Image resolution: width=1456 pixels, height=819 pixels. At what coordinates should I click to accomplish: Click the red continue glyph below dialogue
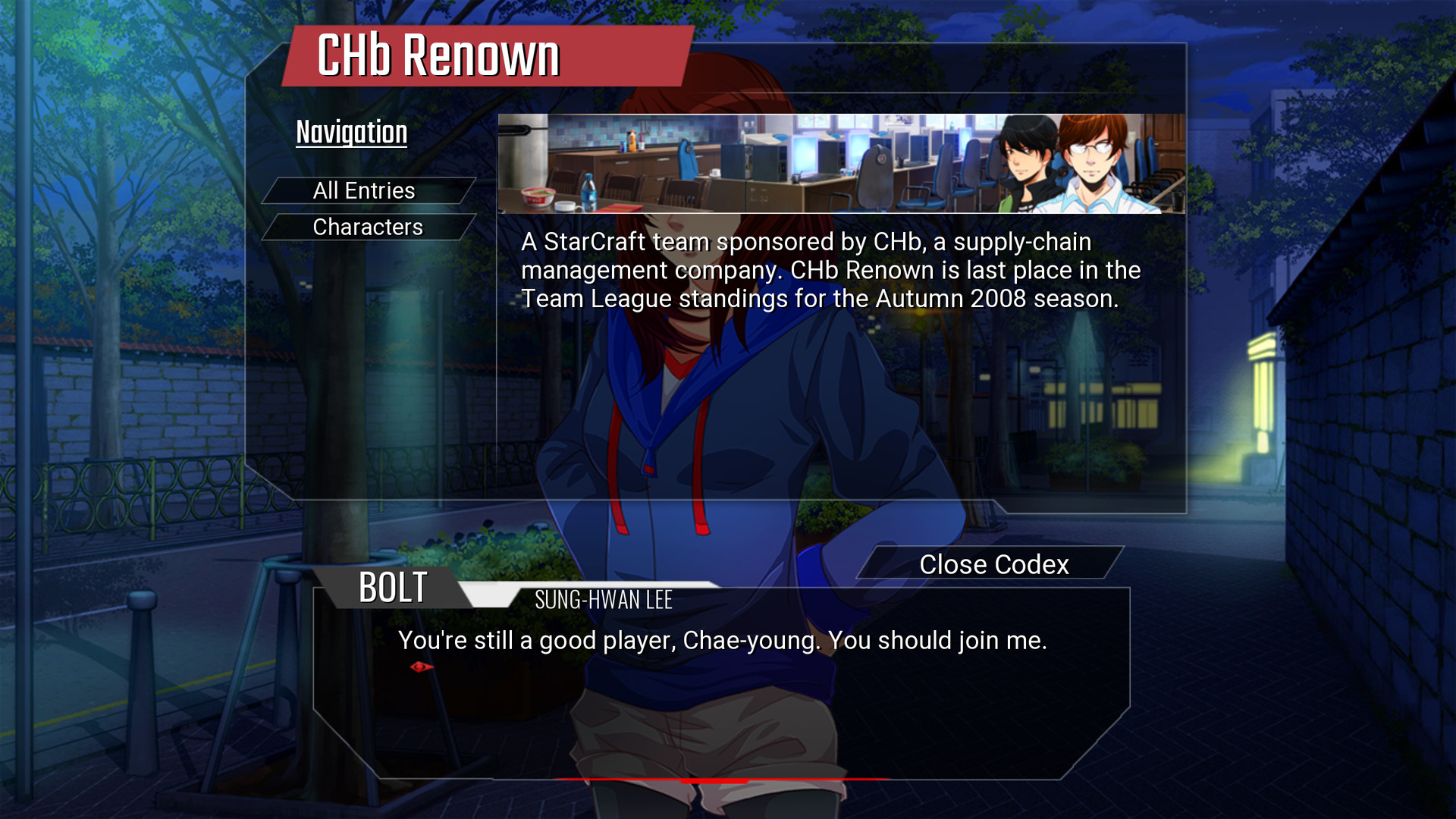pyautogui.click(x=421, y=667)
